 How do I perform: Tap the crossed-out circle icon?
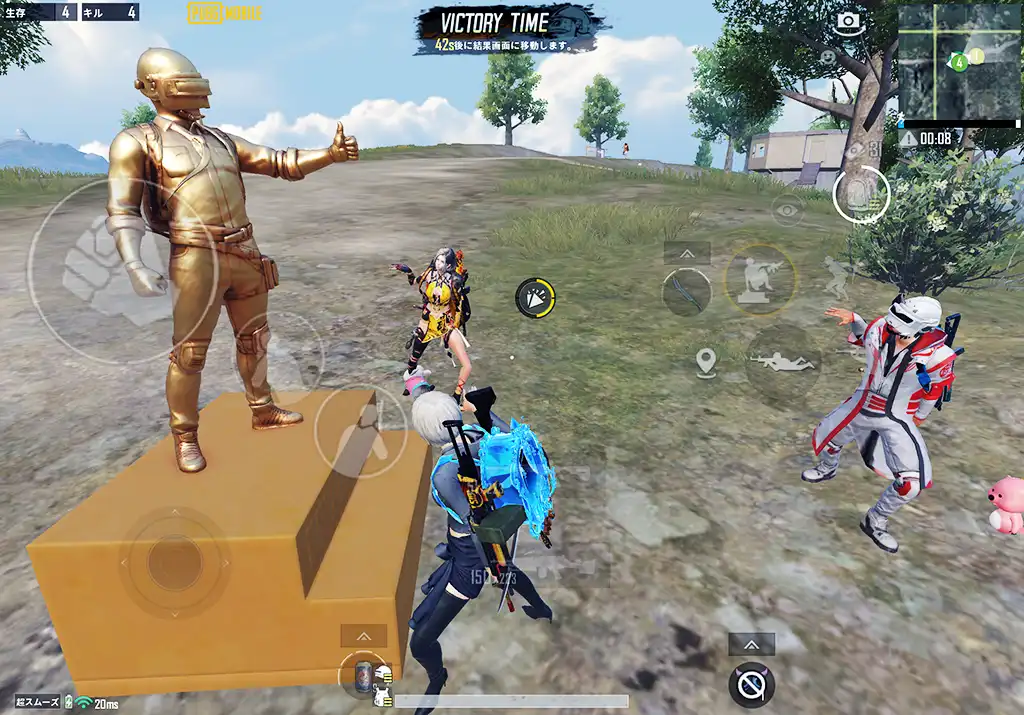coord(752,684)
